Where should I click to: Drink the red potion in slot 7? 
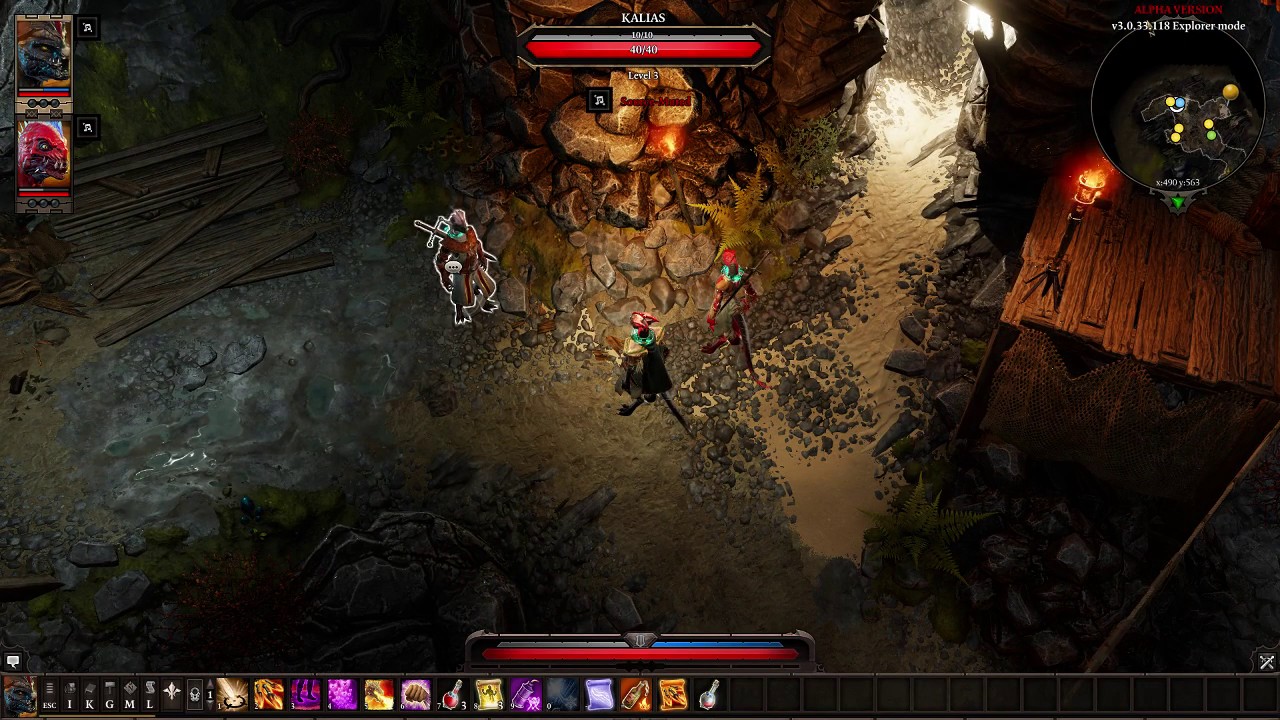point(453,694)
